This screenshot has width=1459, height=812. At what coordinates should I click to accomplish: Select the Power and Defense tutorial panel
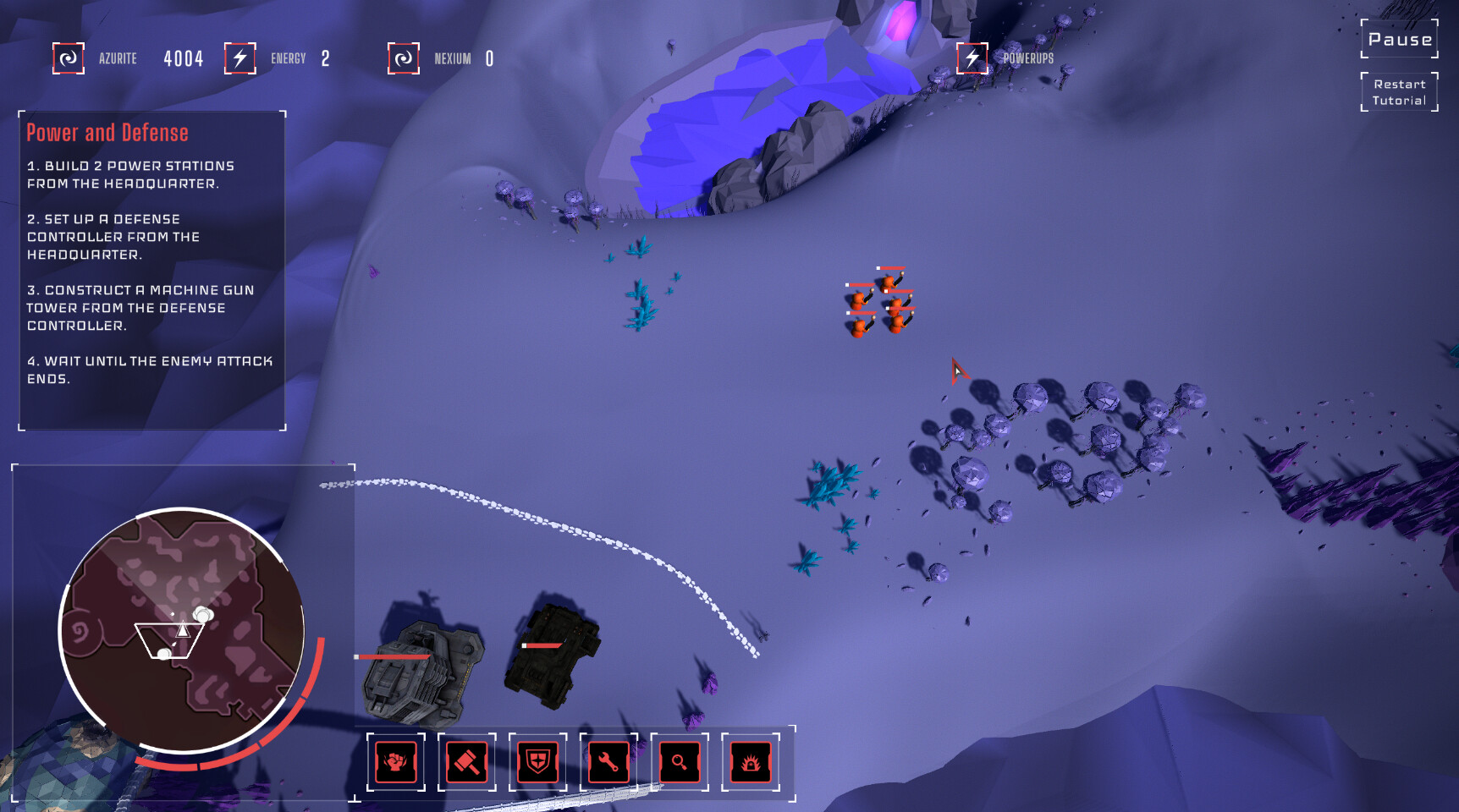pos(151,262)
